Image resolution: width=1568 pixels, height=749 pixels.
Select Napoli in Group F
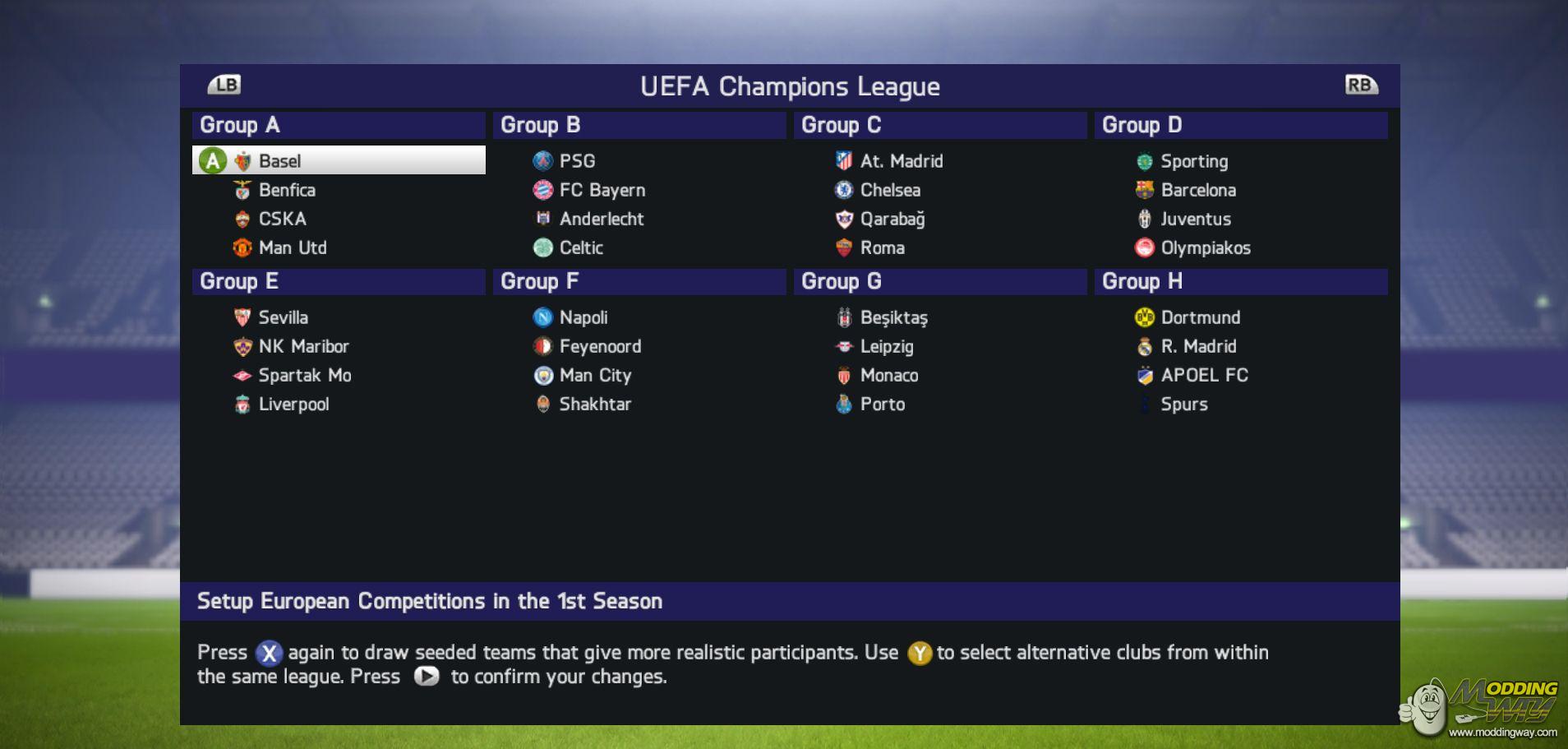click(583, 317)
